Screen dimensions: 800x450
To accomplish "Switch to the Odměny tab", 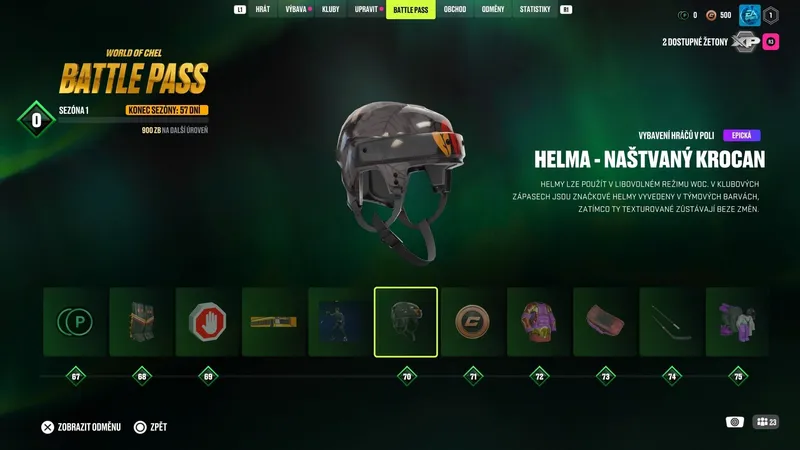I will click(x=493, y=10).
